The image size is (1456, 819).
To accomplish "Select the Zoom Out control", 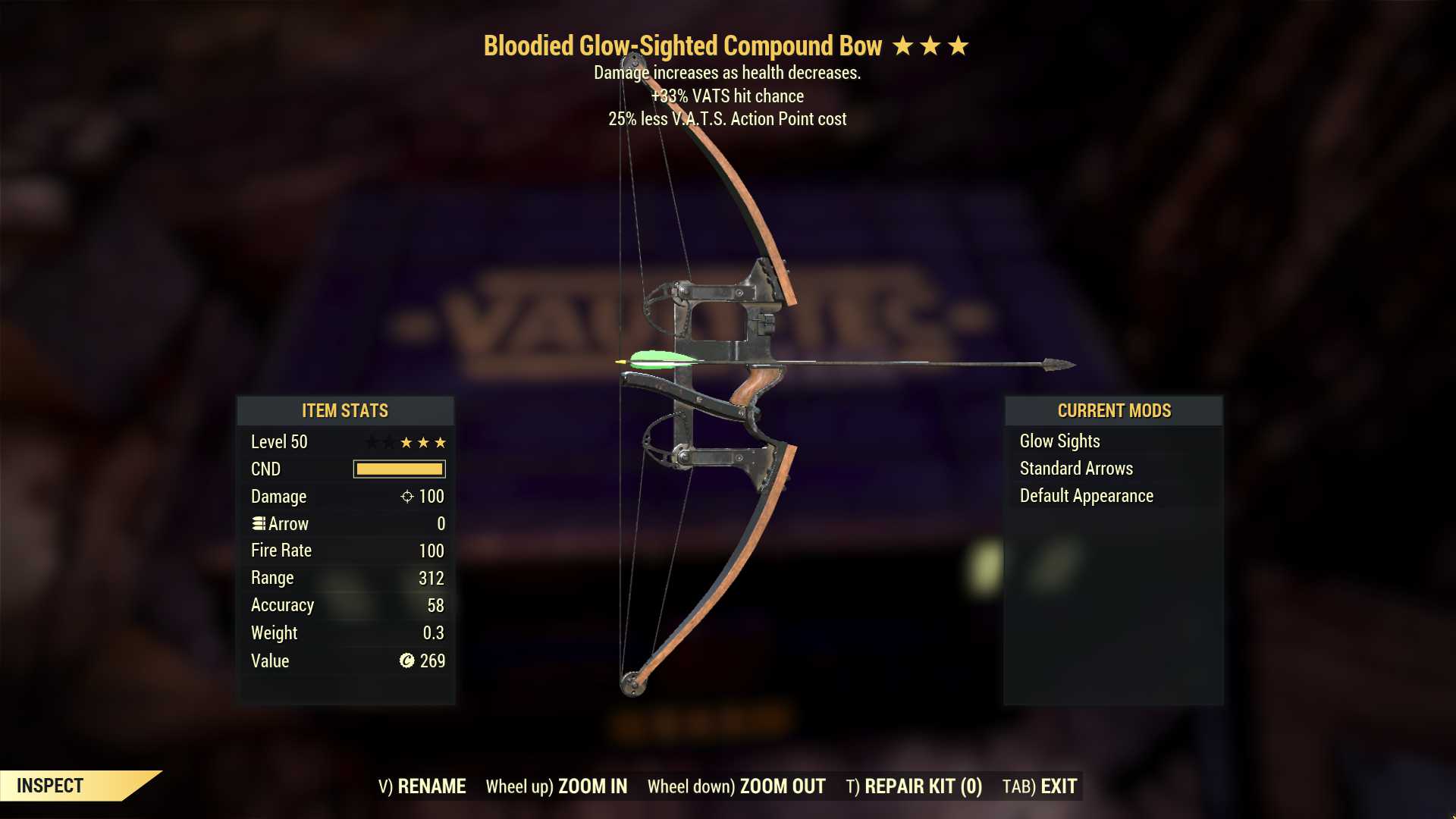I will tap(736, 786).
